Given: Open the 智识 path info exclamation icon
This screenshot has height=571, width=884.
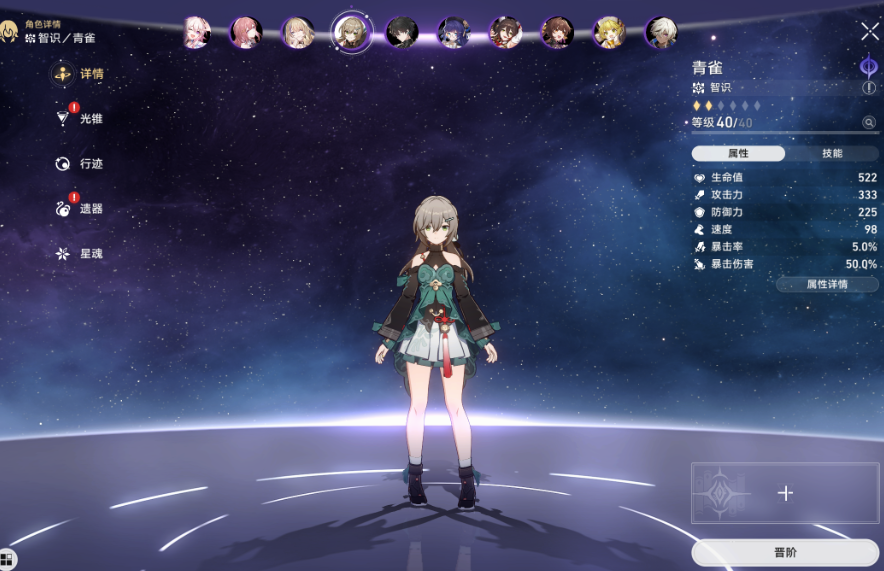Looking at the screenshot, I should (869, 88).
